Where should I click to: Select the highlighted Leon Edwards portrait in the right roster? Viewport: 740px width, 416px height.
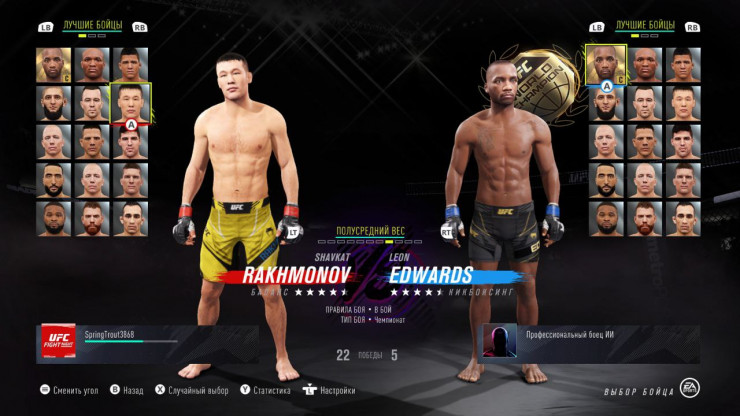point(607,64)
